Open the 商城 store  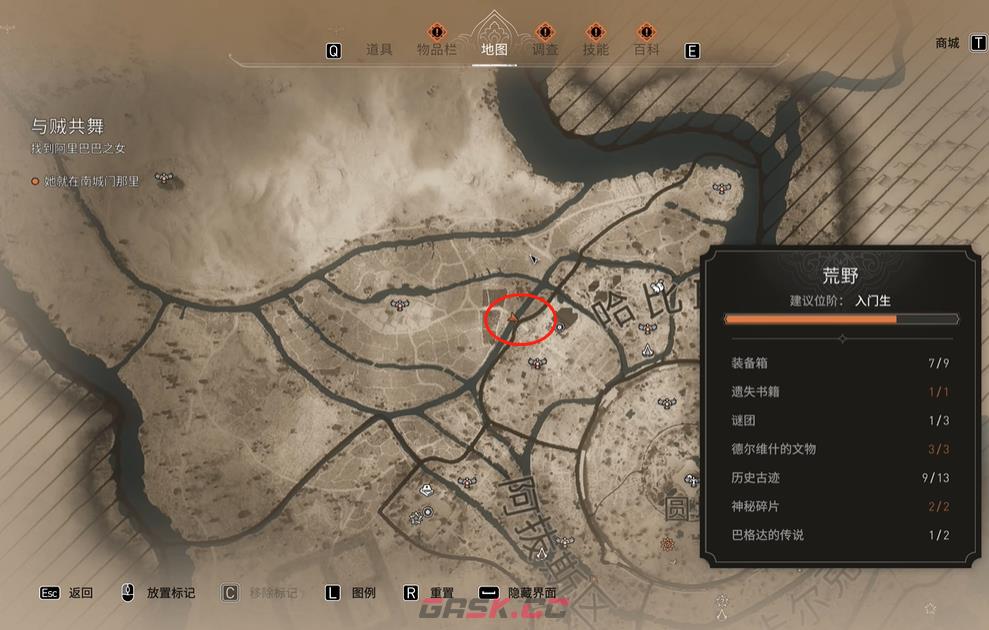947,43
